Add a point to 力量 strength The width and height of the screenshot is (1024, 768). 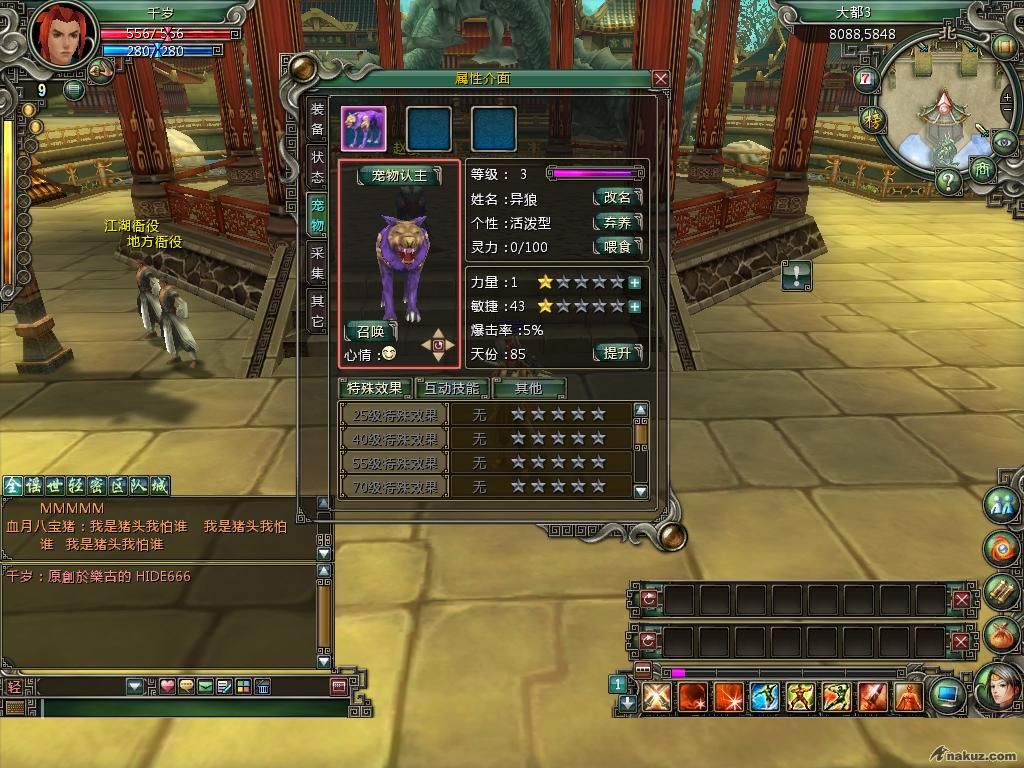[634, 283]
